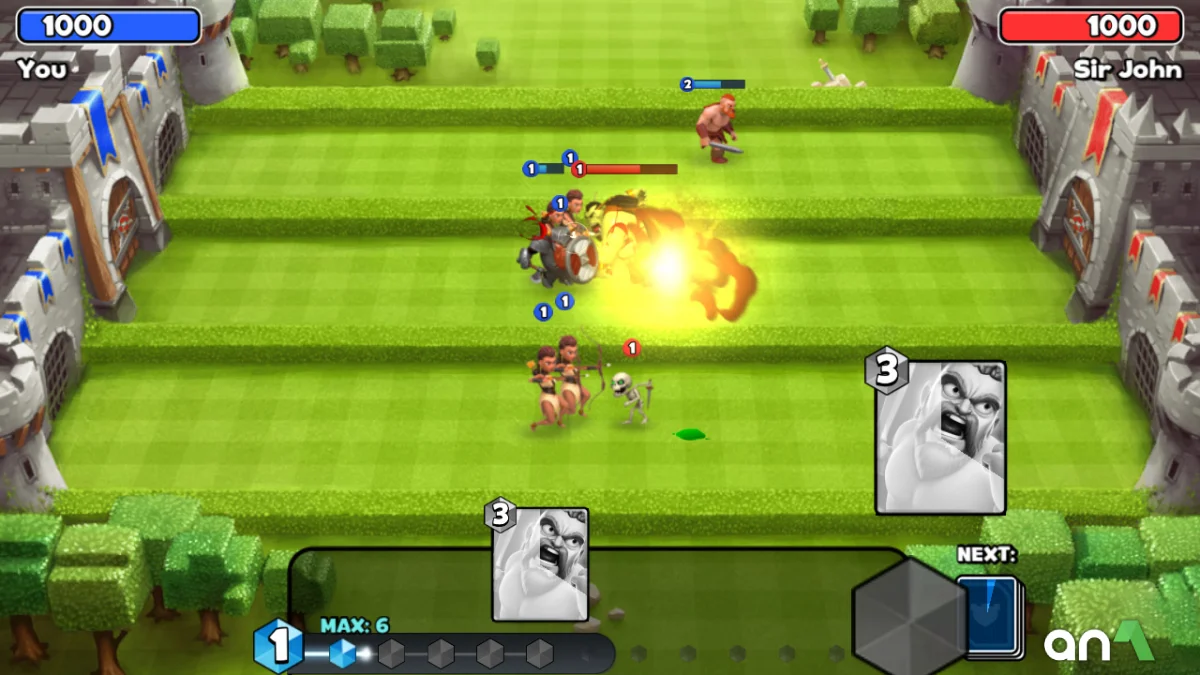Click the large barbarian card above the NEXT label

click(x=939, y=438)
